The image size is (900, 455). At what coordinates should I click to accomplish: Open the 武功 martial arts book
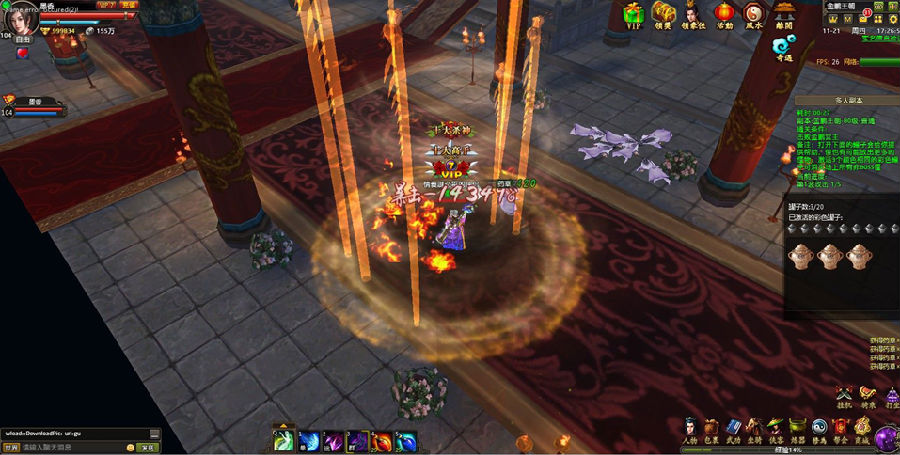[x=733, y=429]
